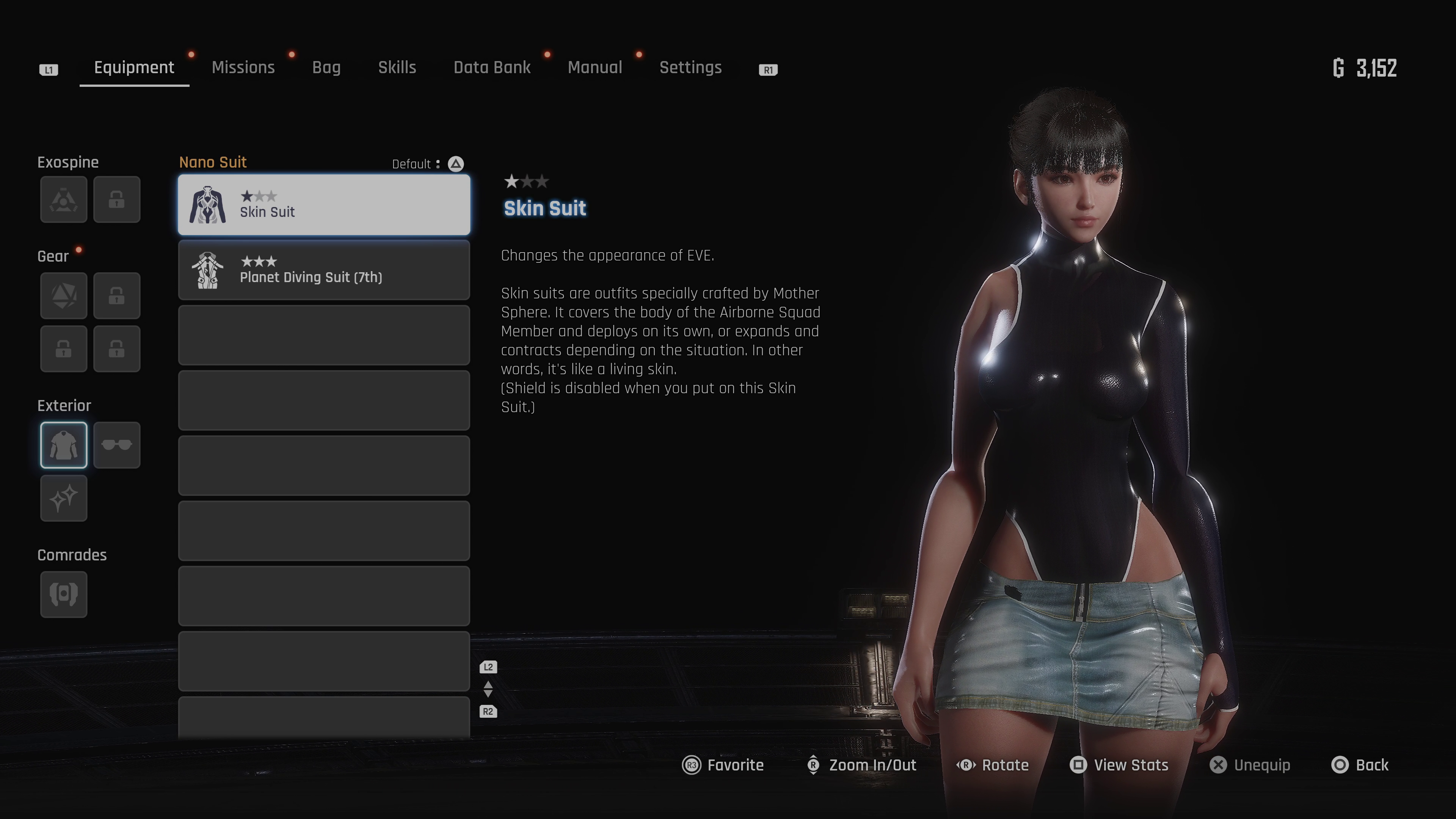Show the Data Bank tab

(x=492, y=68)
